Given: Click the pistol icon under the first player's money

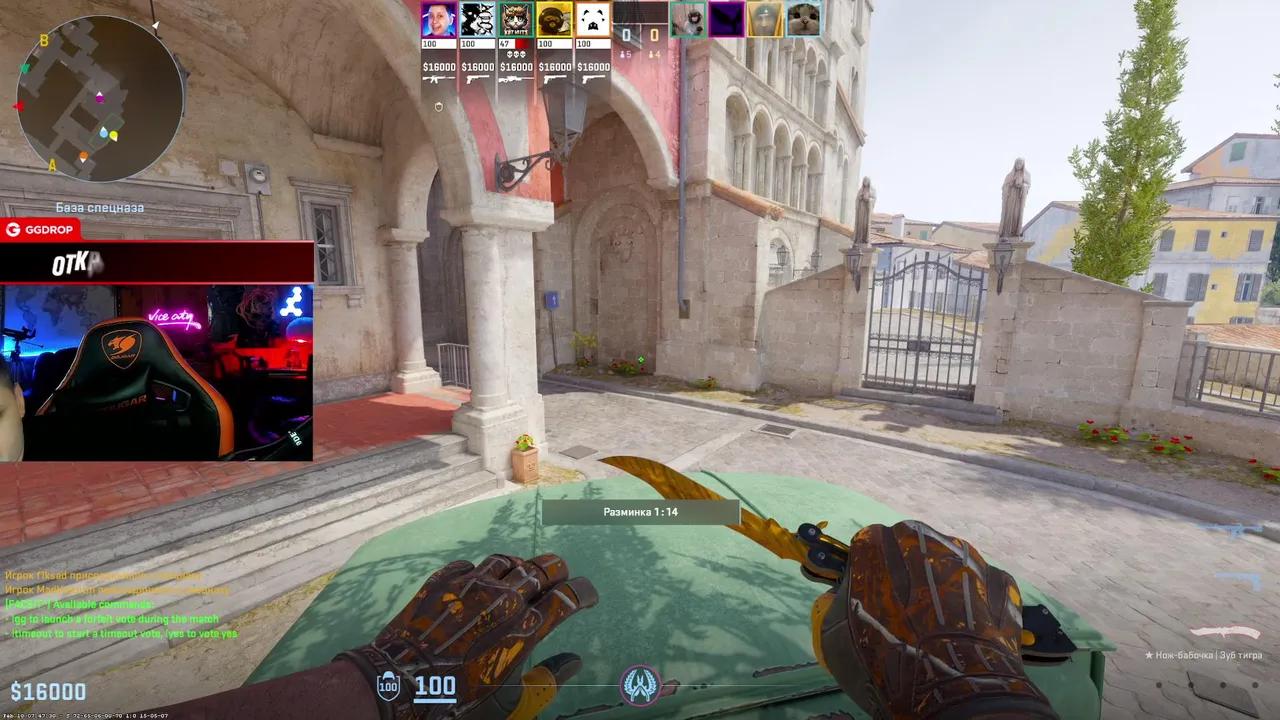Looking at the screenshot, I should tap(435, 78).
